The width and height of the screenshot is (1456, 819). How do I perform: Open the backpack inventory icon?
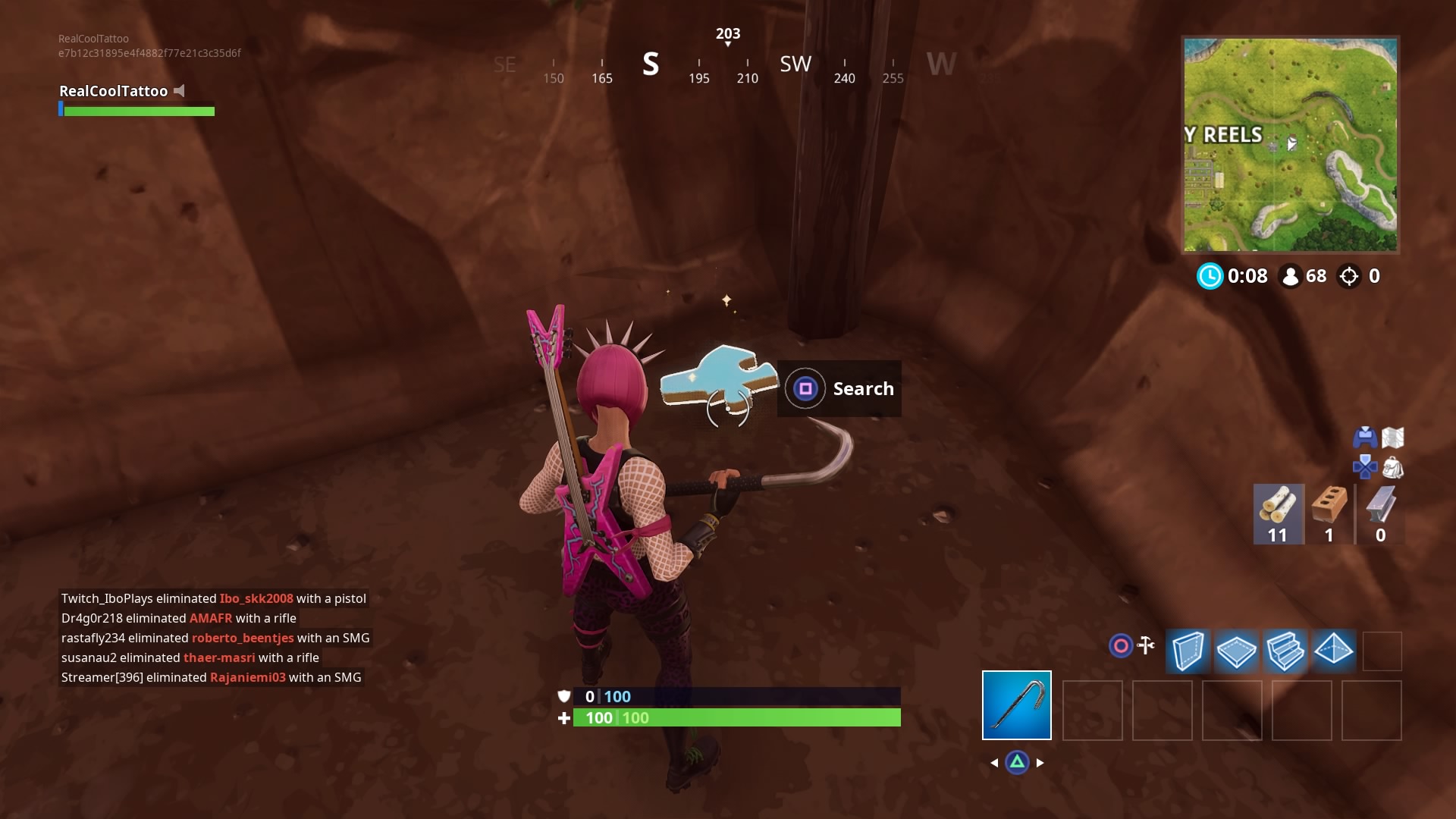1394,467
